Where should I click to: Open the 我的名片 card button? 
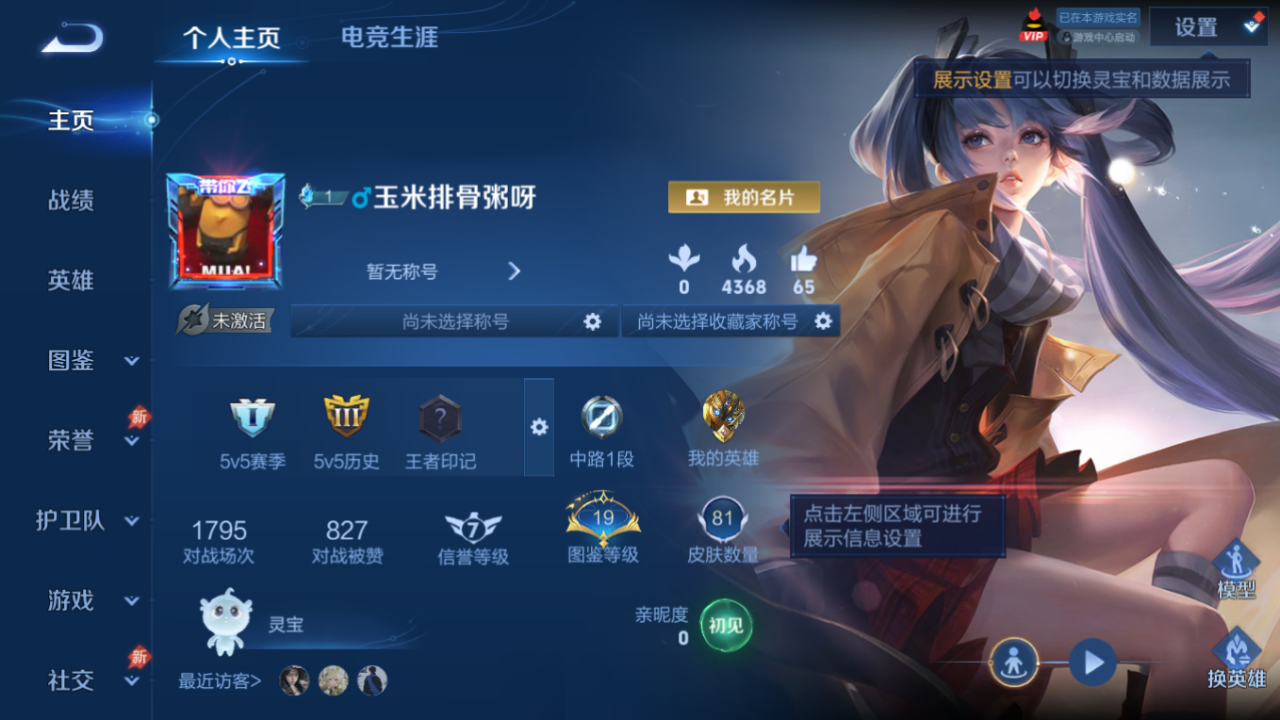tap(744, 197)
